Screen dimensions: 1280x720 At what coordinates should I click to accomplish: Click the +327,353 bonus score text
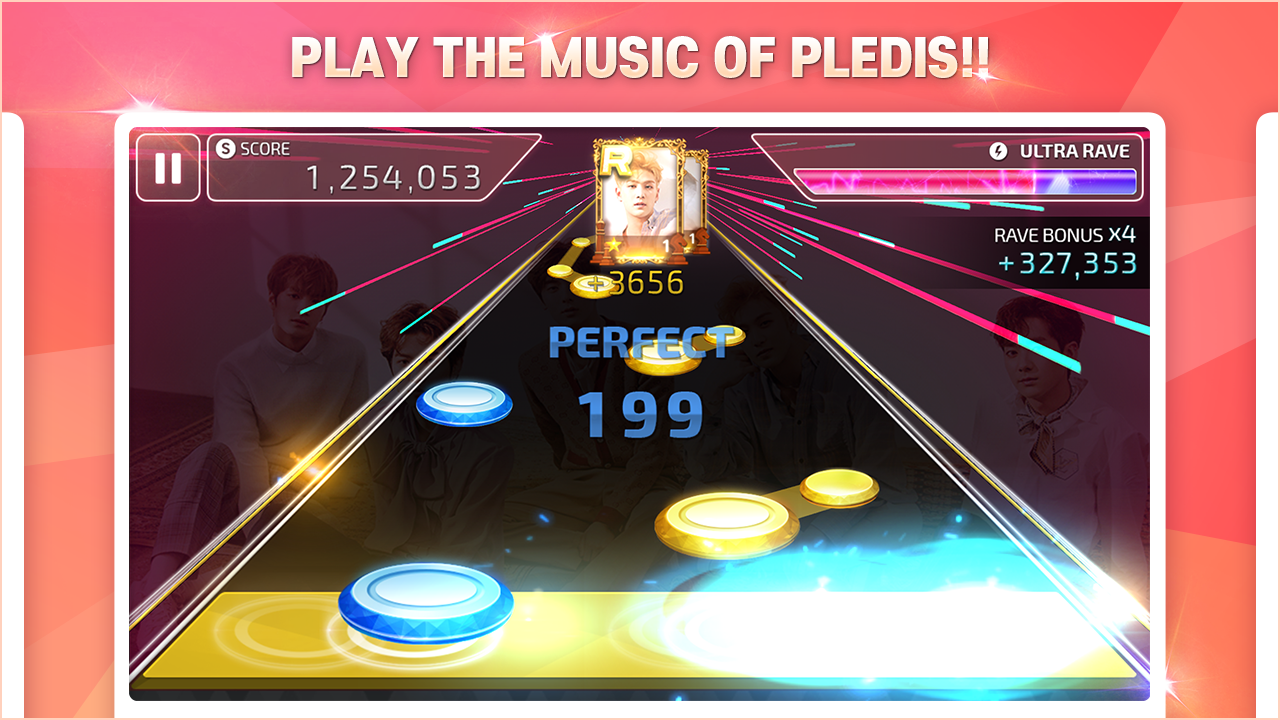(1066, 265)
